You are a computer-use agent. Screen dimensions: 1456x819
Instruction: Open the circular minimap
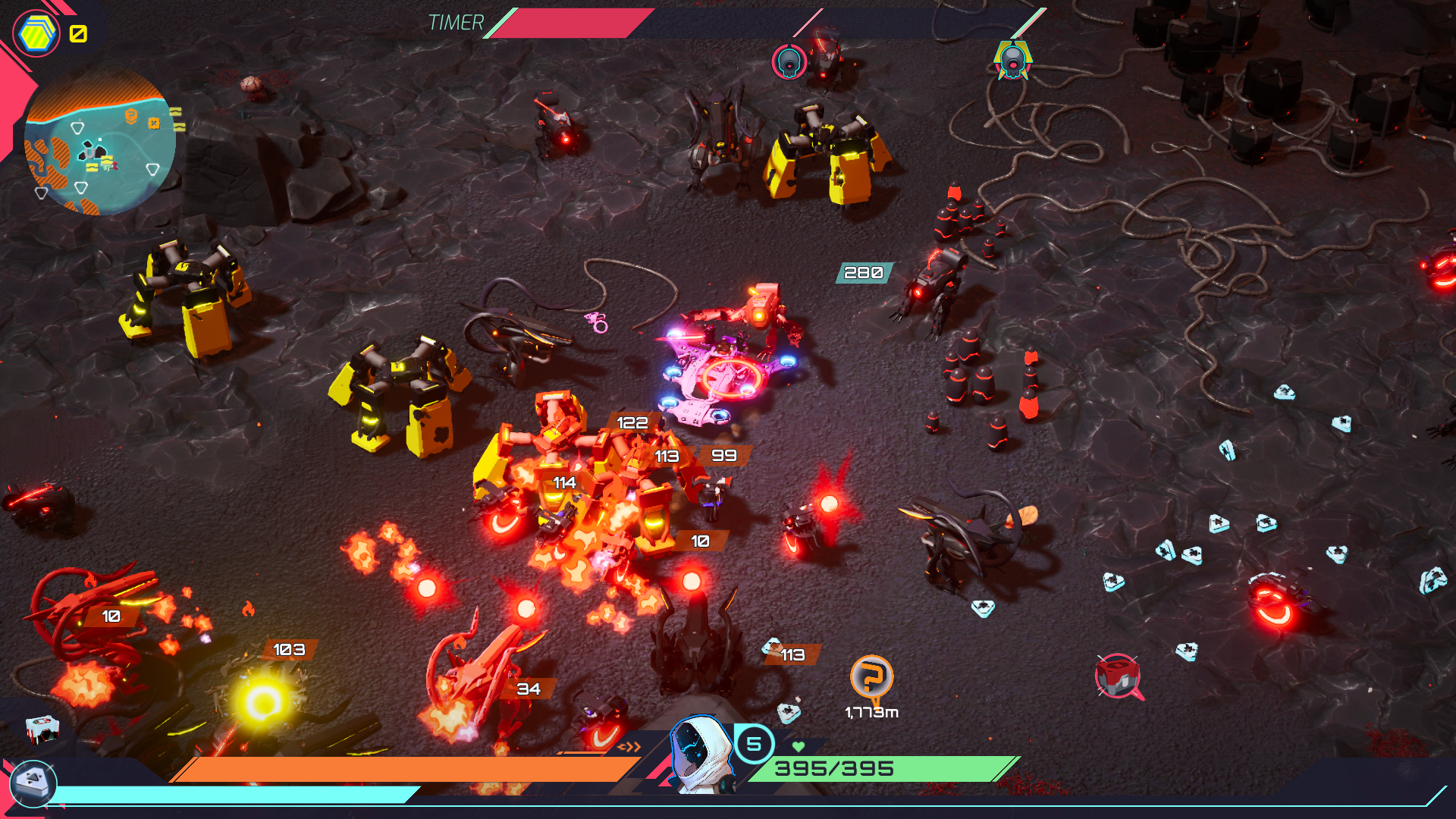tap(100, 143)
